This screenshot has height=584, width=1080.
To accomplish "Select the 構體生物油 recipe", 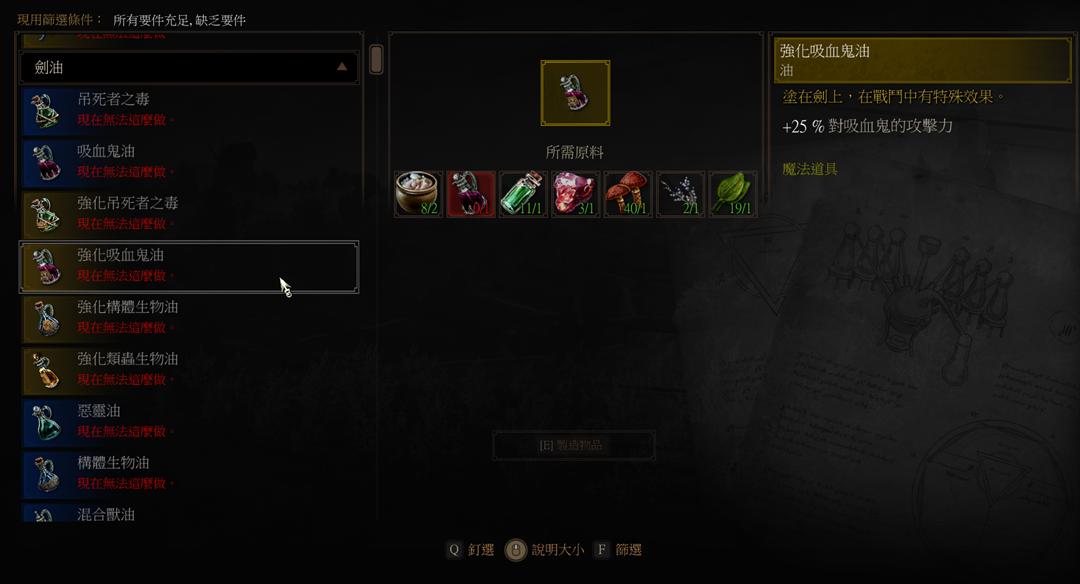I will tap(189, 474).
